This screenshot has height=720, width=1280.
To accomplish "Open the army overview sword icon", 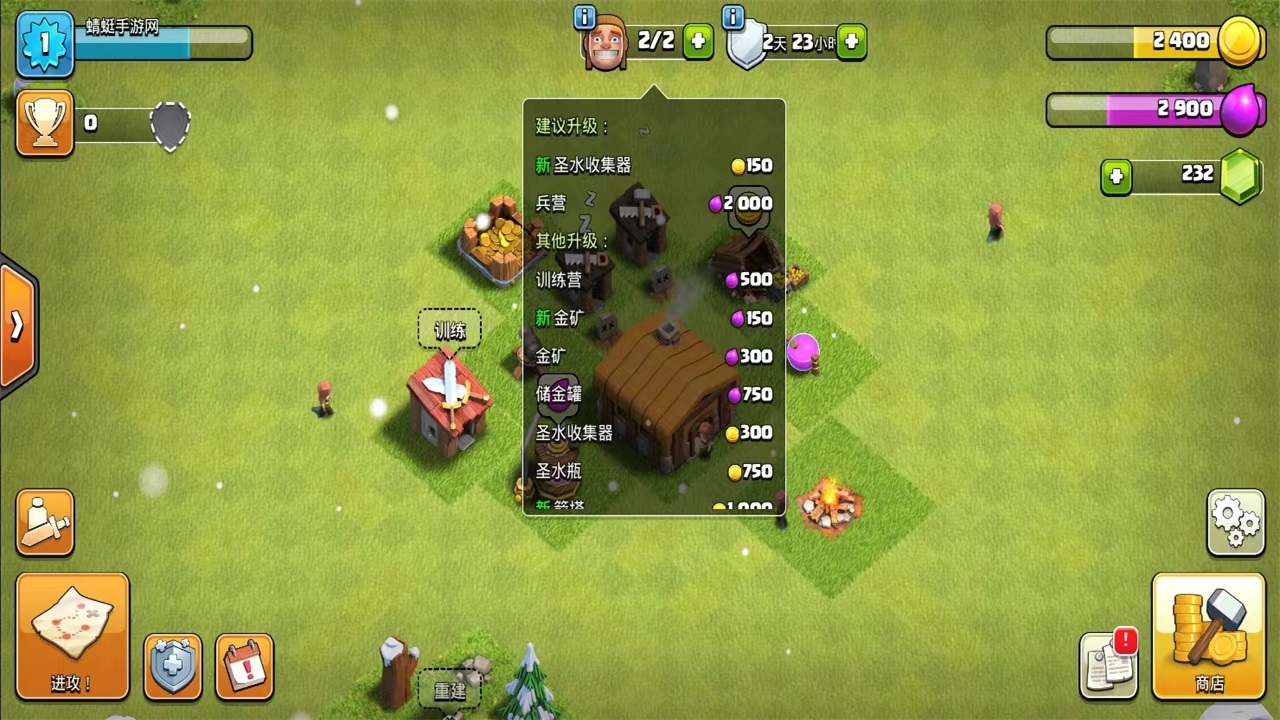I will 45,522.
